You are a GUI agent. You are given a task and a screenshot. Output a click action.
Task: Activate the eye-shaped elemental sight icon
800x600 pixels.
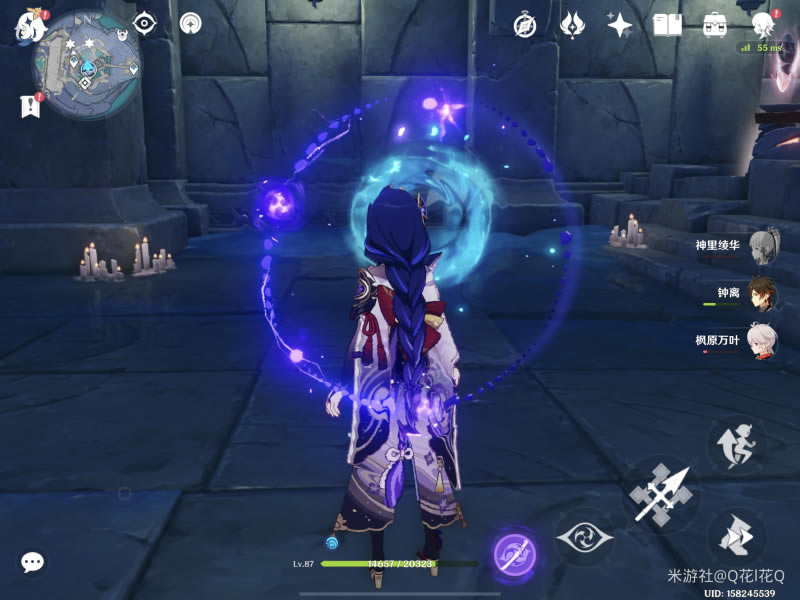pos(146,23)
